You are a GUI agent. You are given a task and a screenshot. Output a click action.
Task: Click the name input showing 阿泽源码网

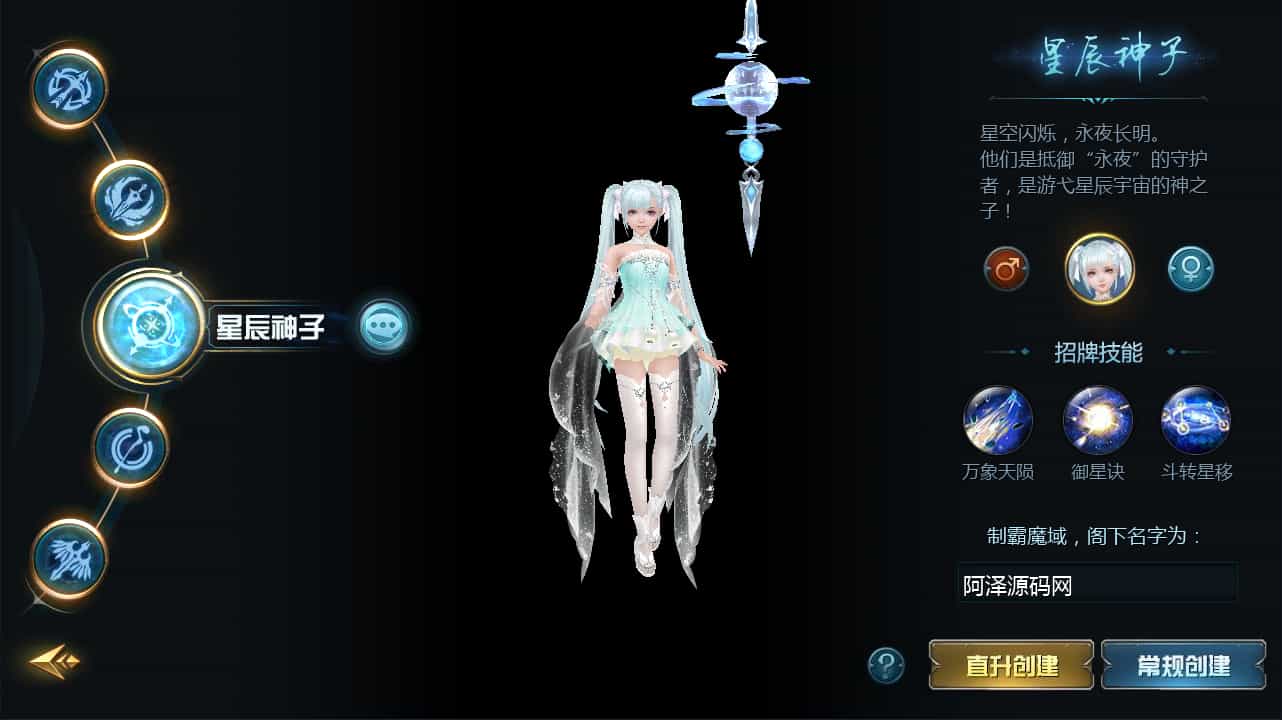(1097, 583)
